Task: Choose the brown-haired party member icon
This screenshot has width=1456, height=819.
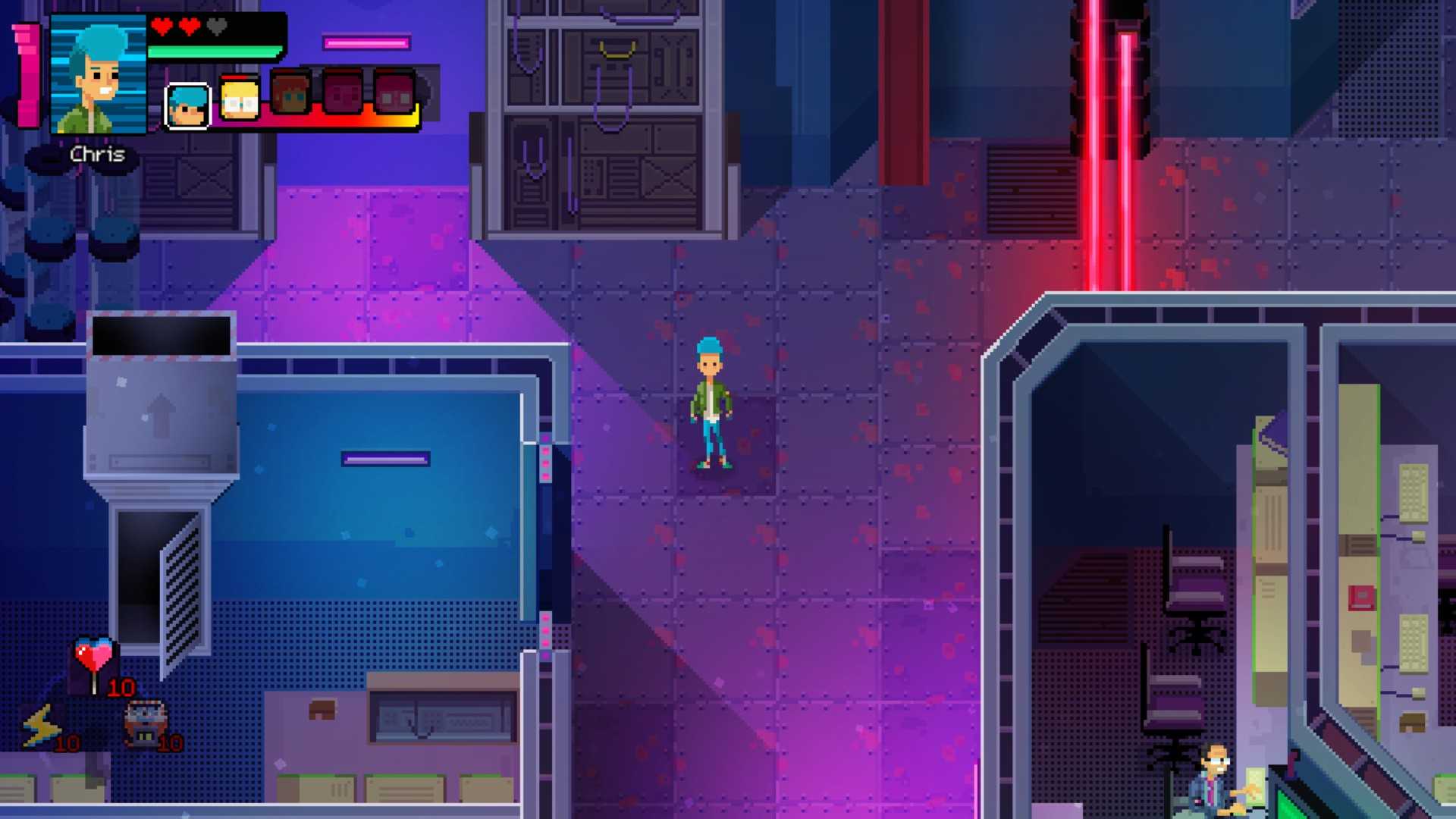Action: coord(291,96)
